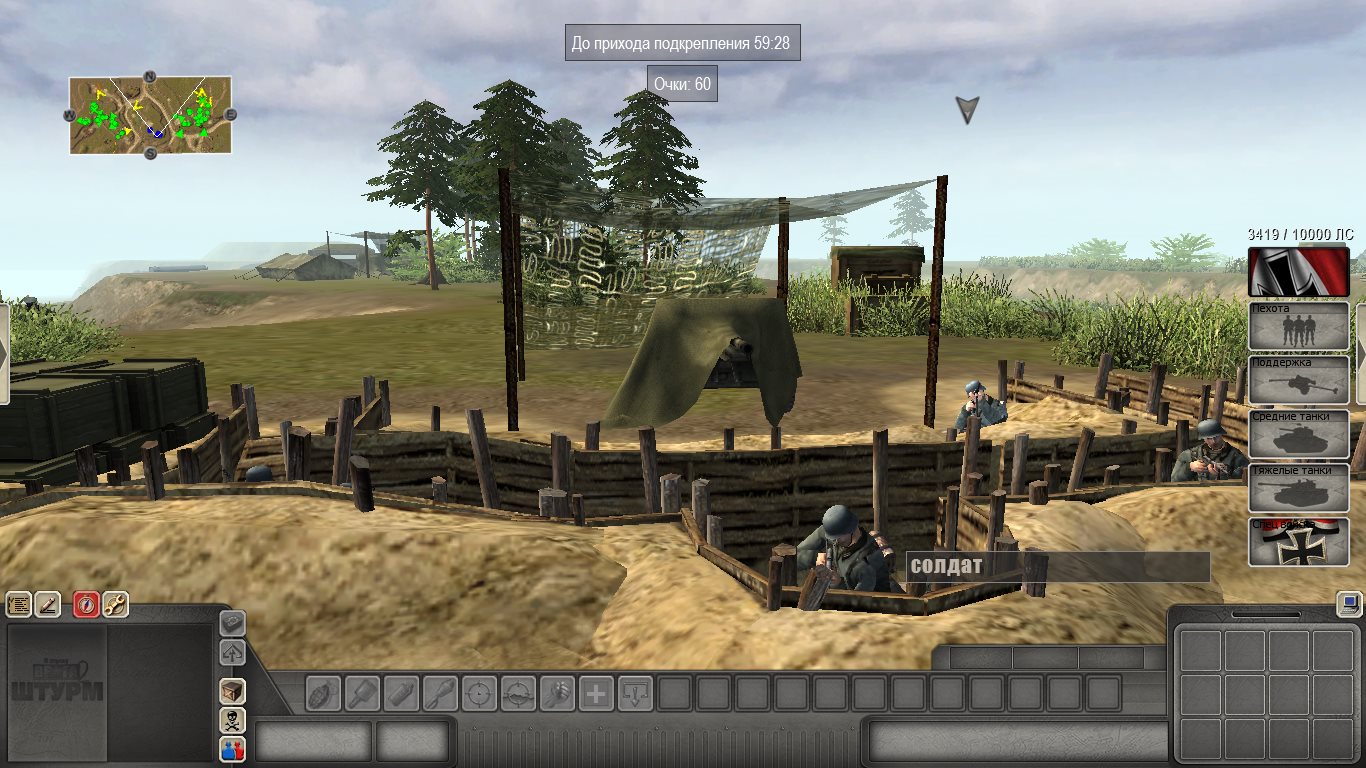Open settings with the wrench icon
1366x768 pixels.
[x=115, y=604]
